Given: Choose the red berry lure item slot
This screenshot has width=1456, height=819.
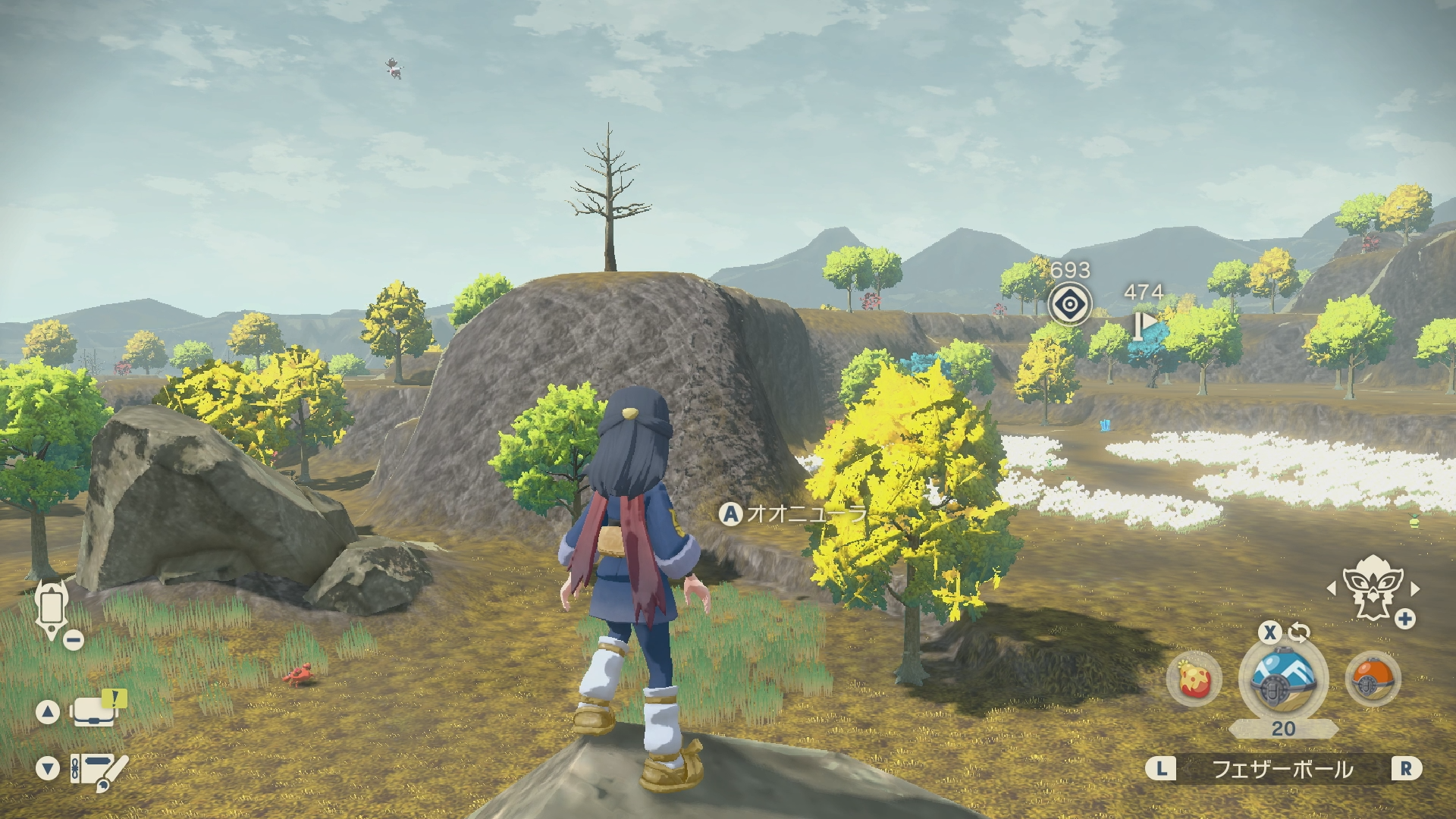Looking at the screenshot, I should click(x=1194, y=679).
